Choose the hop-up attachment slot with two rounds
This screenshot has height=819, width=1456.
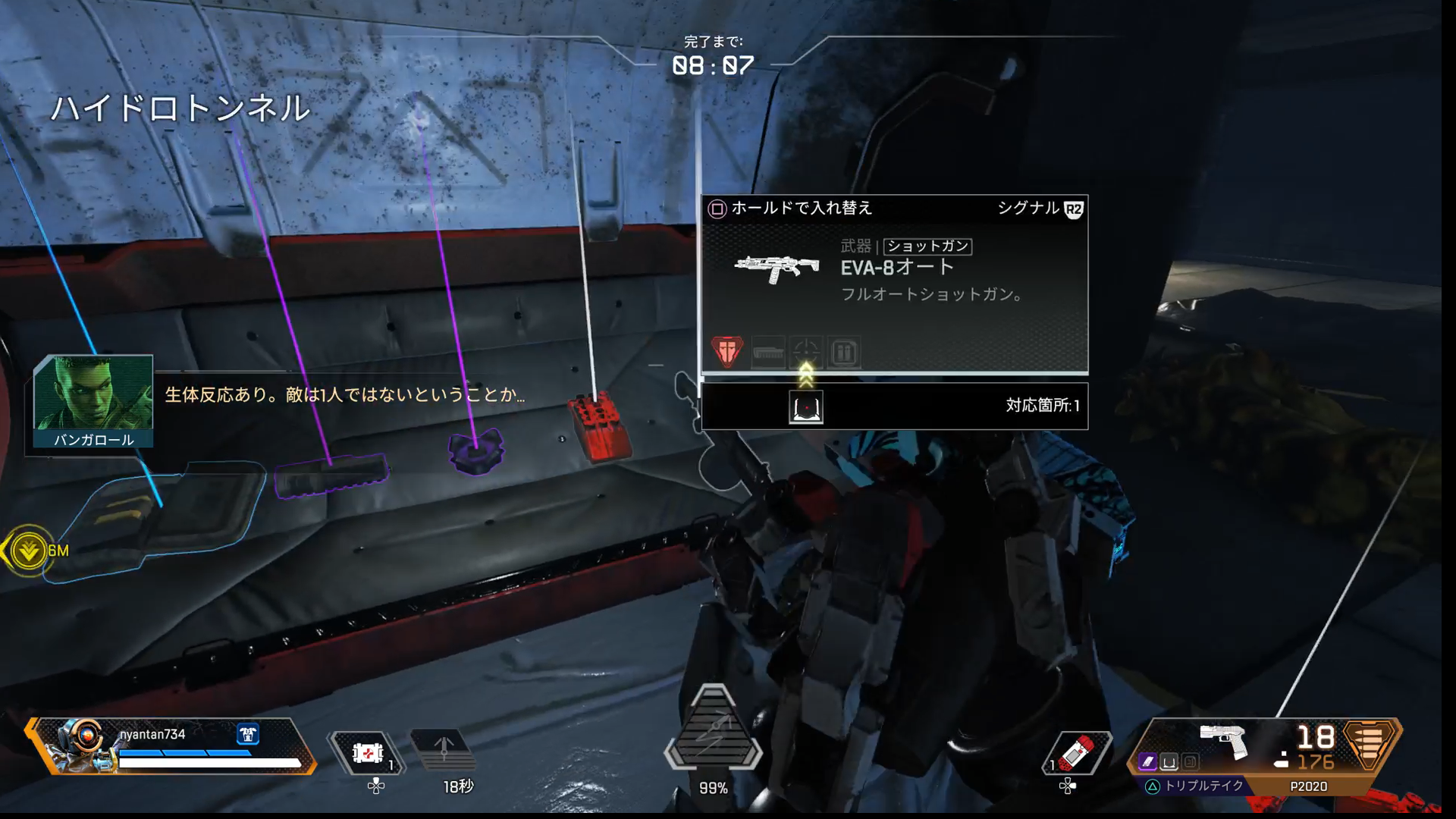coord(844,353)
